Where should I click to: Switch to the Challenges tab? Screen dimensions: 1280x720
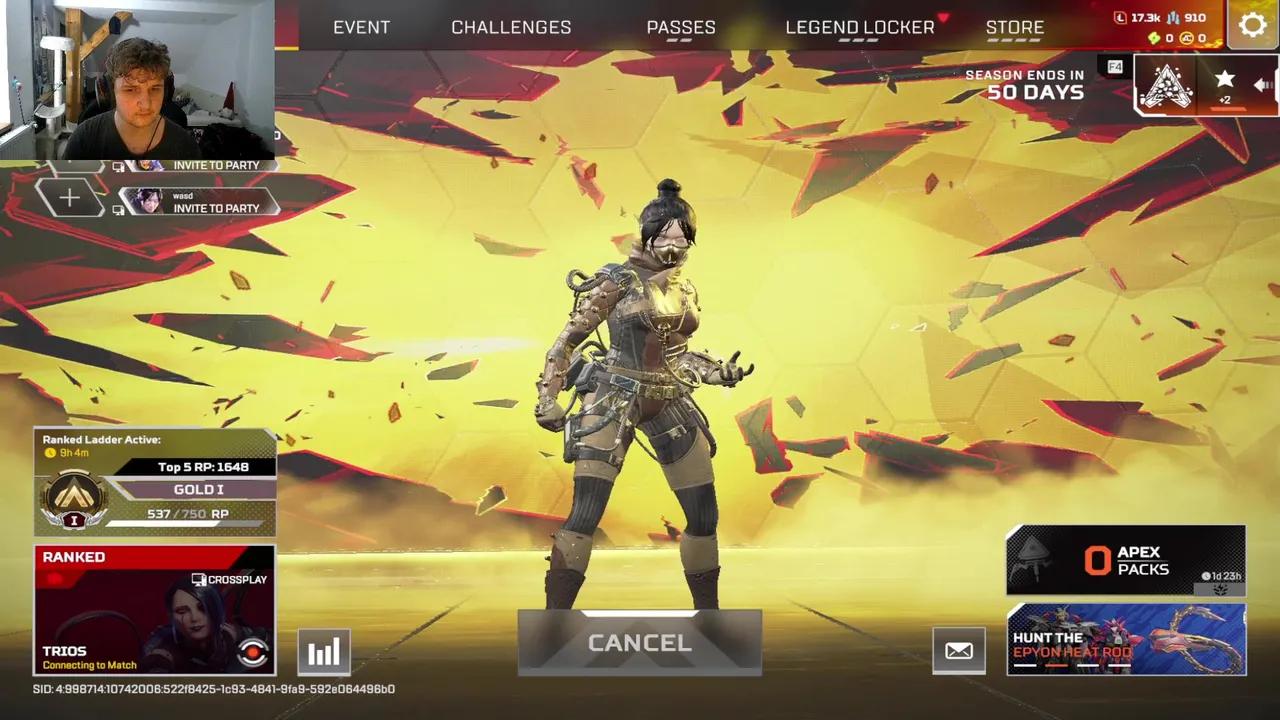pyautogui.click(x=511, y=27)
